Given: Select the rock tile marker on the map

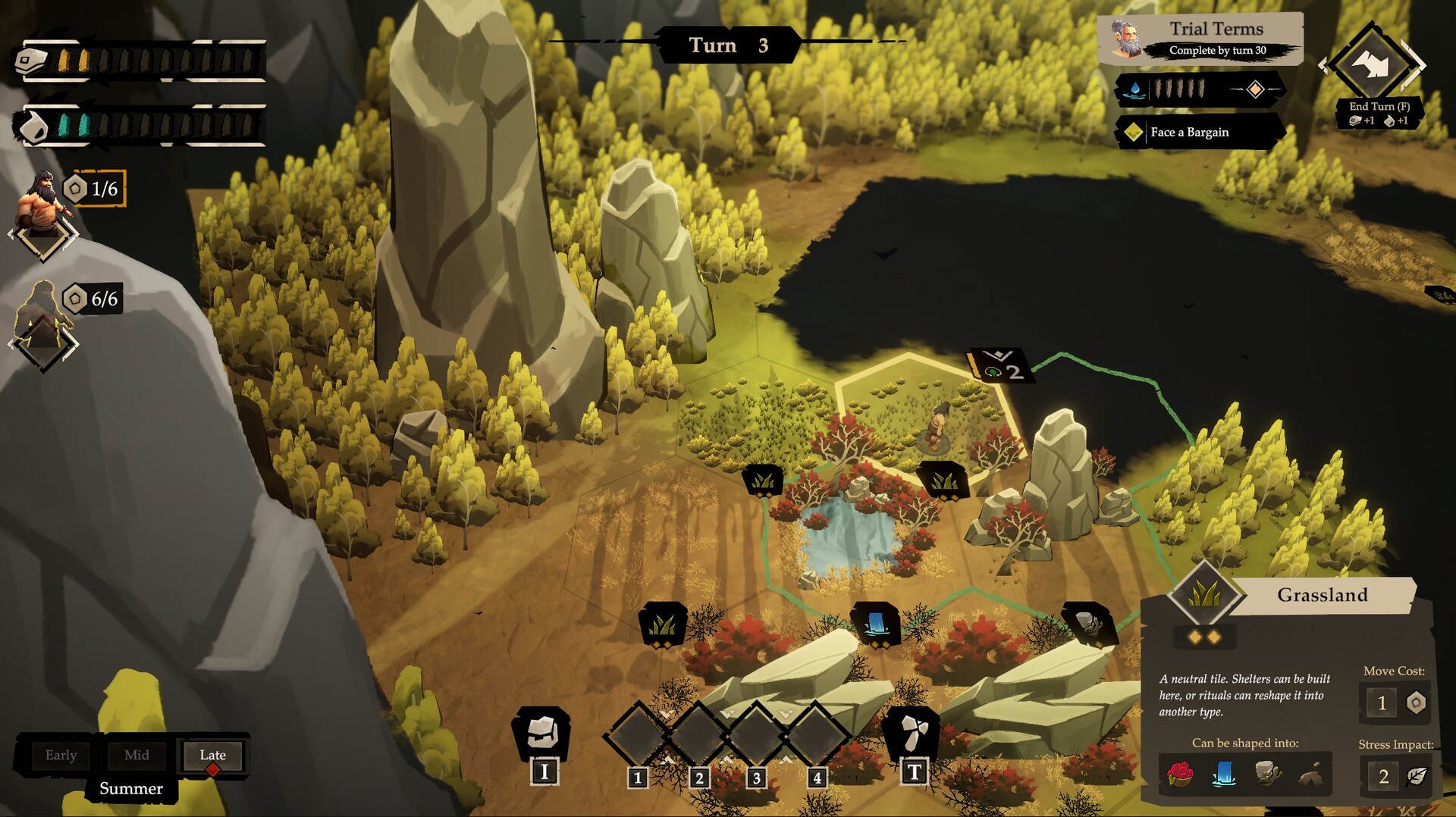Looking at the screenshot, I should [1087, 623].
